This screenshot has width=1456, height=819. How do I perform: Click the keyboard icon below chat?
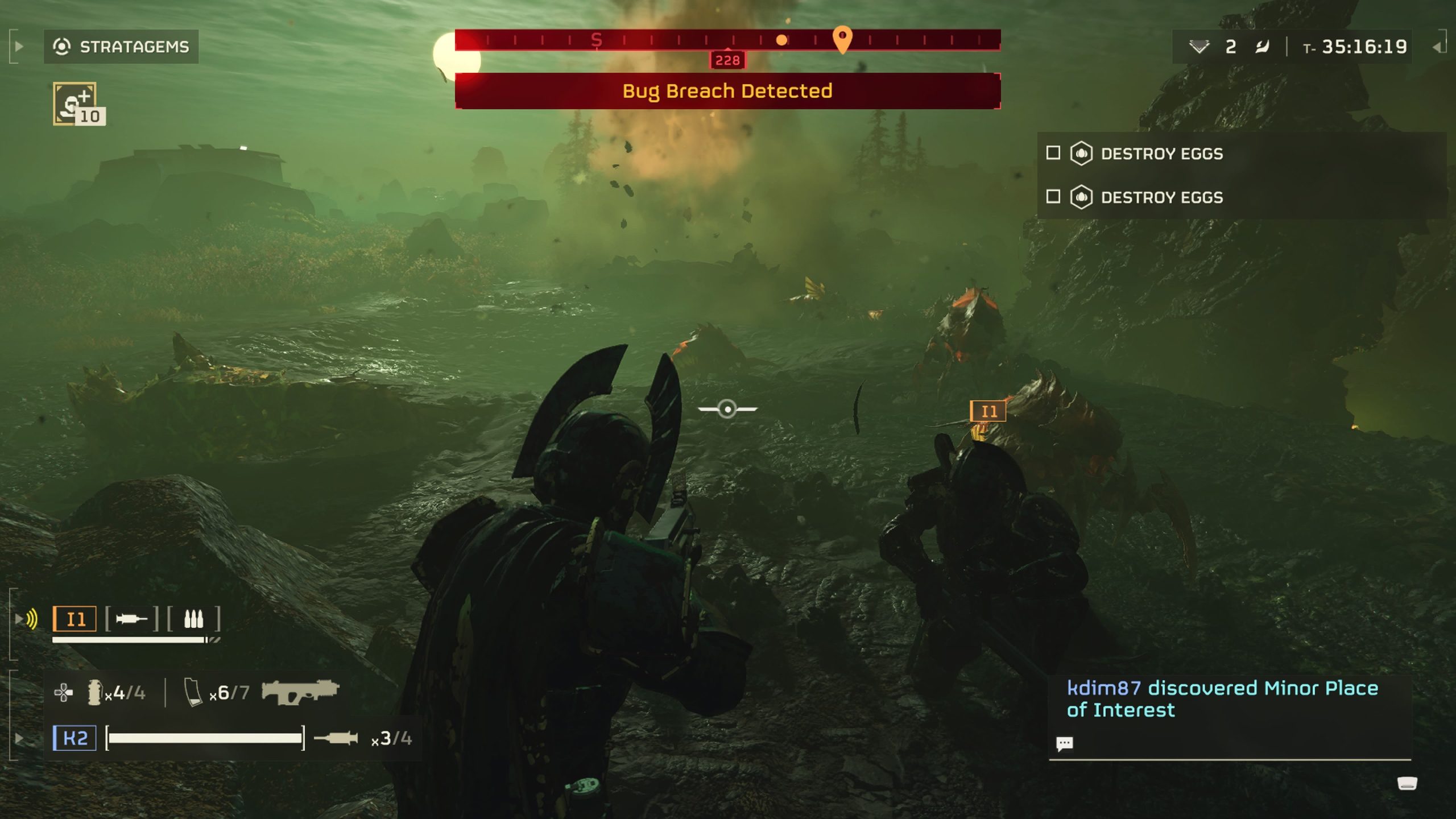(x=1407, y=784)
